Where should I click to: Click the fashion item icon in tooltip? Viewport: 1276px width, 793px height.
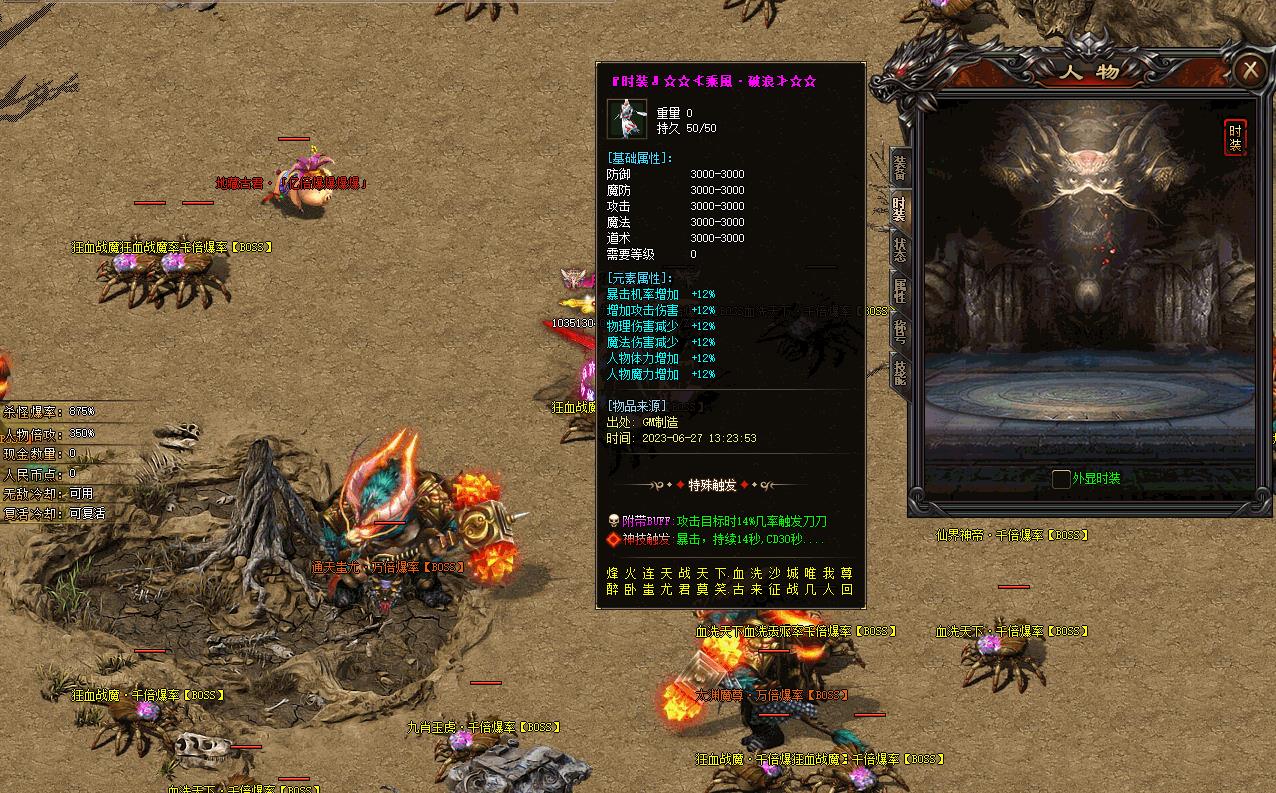pos(627,120)
